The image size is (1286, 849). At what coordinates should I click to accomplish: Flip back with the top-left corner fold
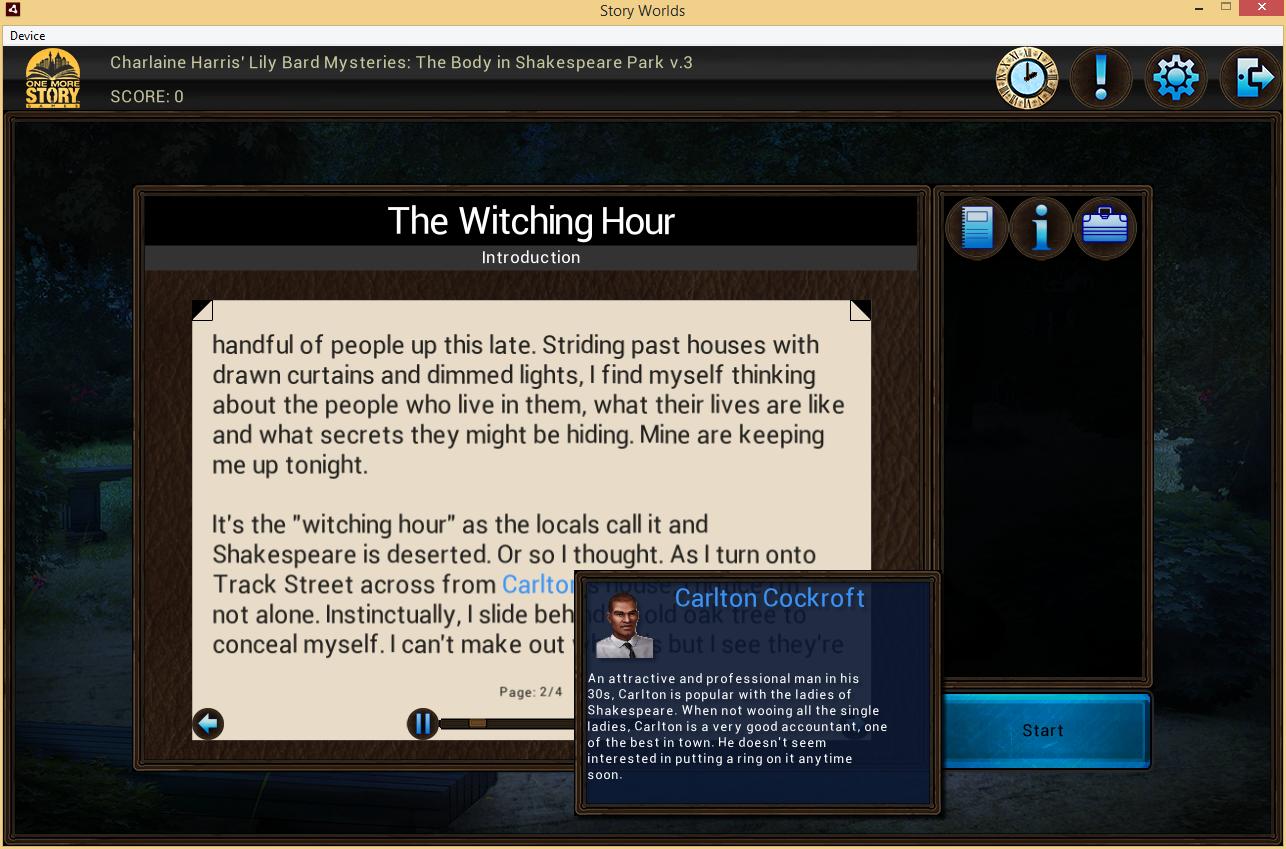click(203, 309)
